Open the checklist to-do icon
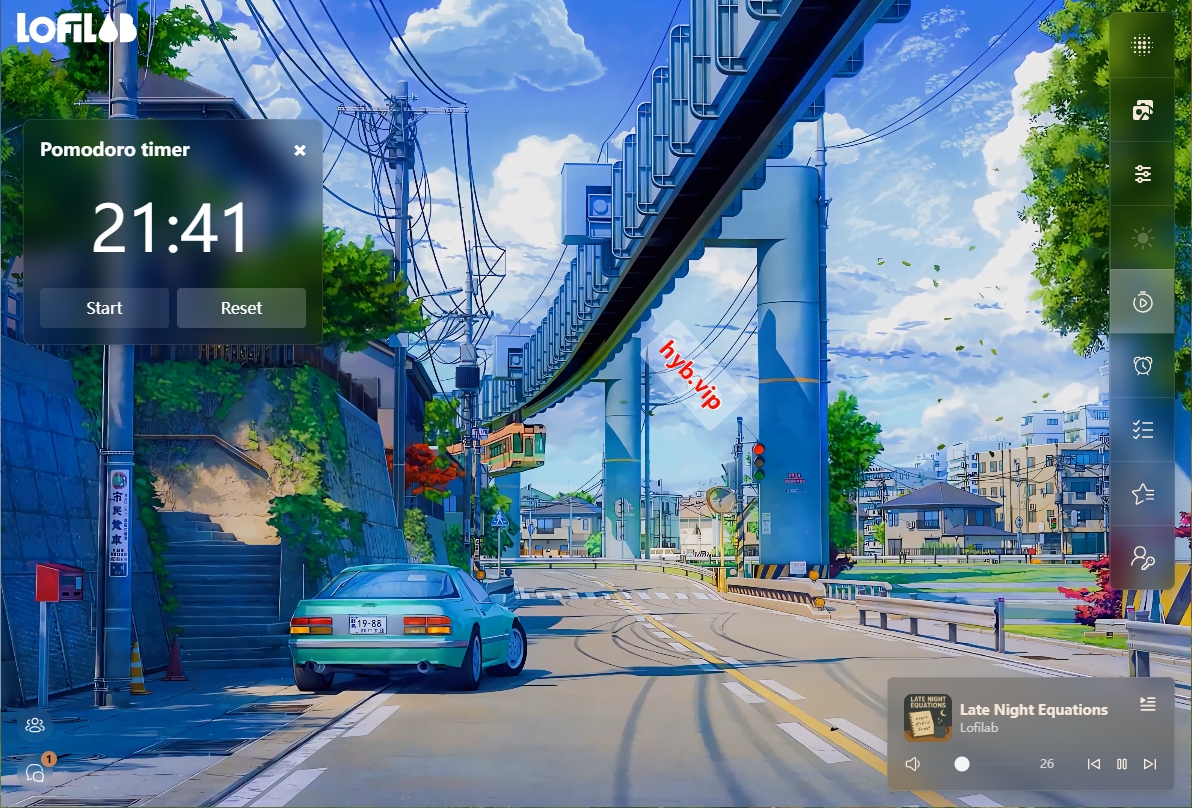This screenshot has width=1192, height=808. [1142, 429]
